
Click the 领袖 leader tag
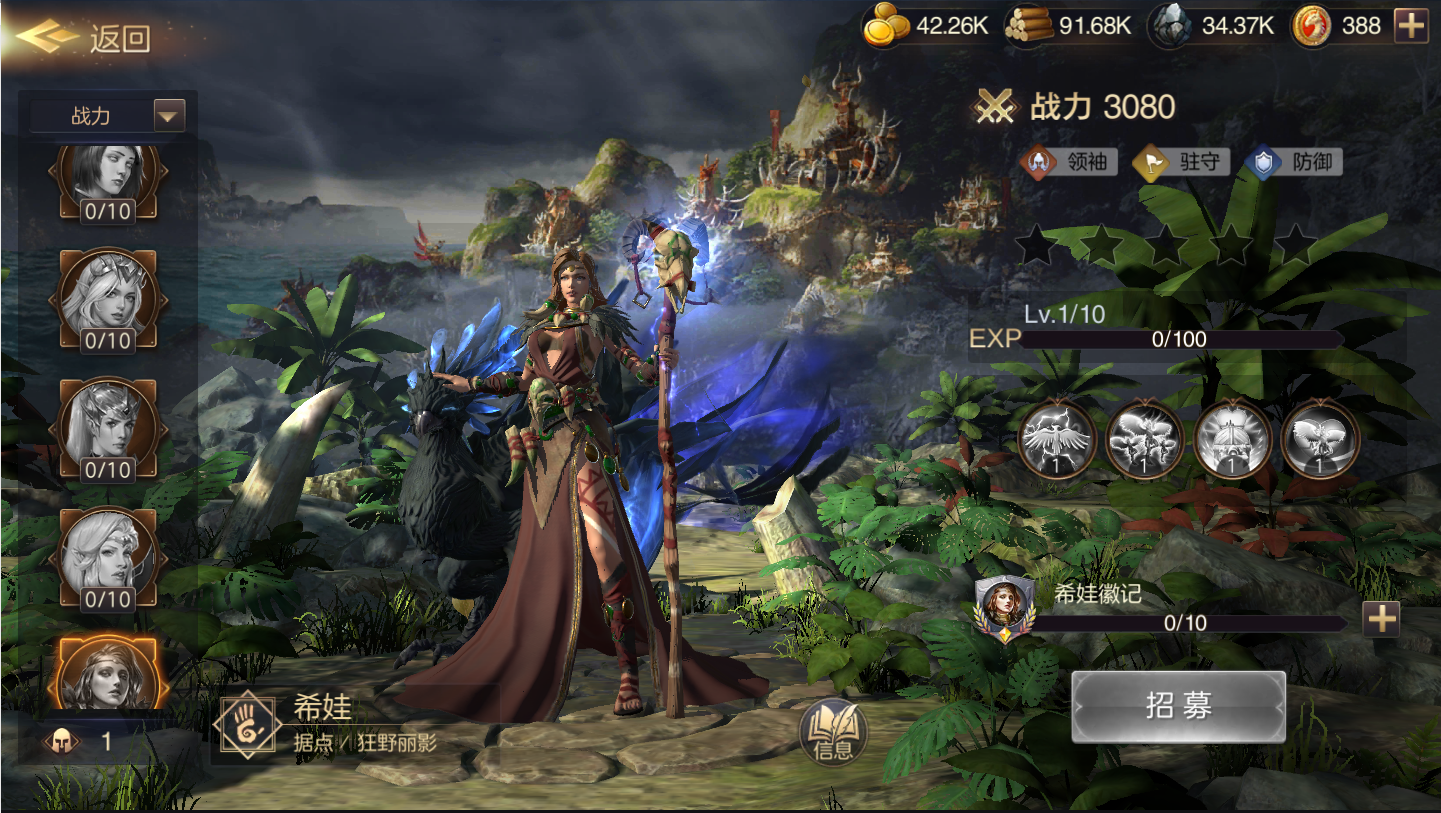[1069, 162]
